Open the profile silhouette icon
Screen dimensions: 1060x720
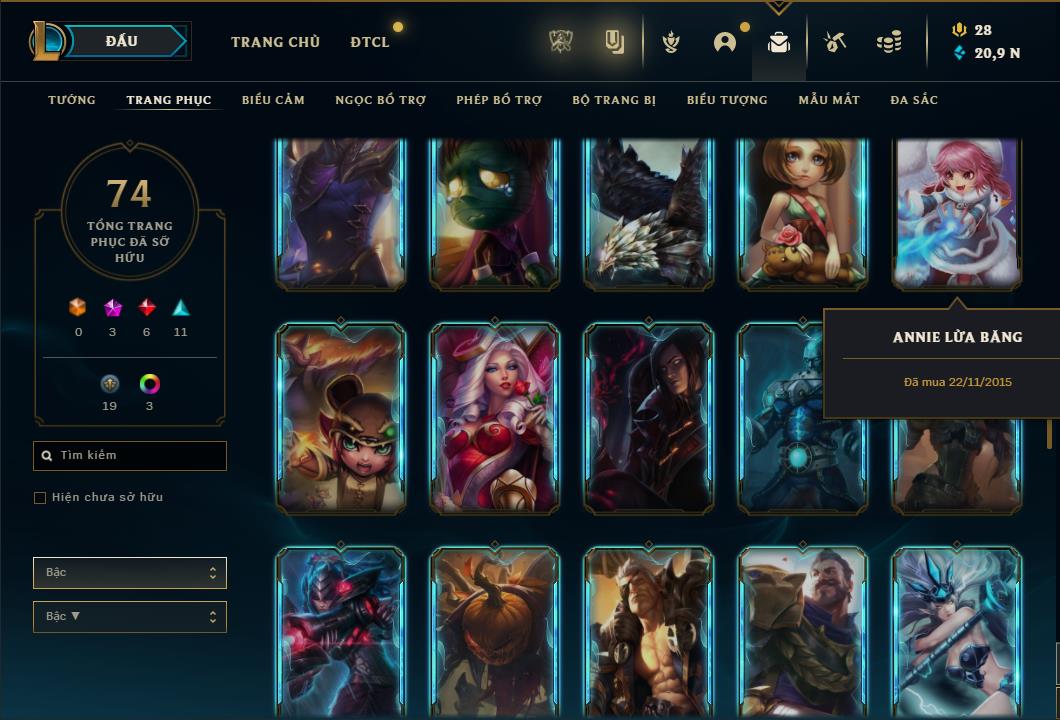[x=725, y=42]
